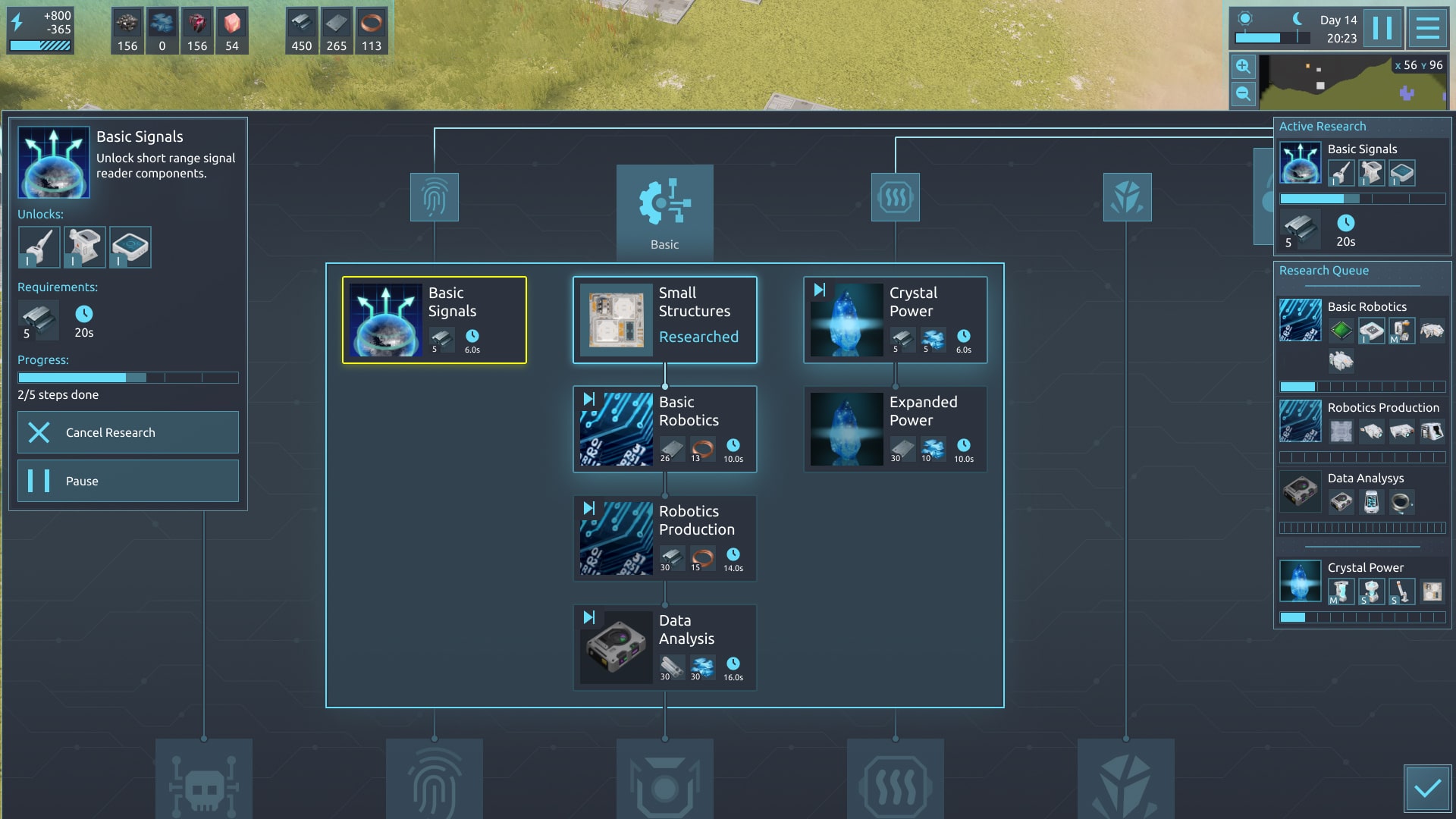Open the heat-waves hexagon research category
This screenshot has width=1456, height=819.
tap(895, 197)
